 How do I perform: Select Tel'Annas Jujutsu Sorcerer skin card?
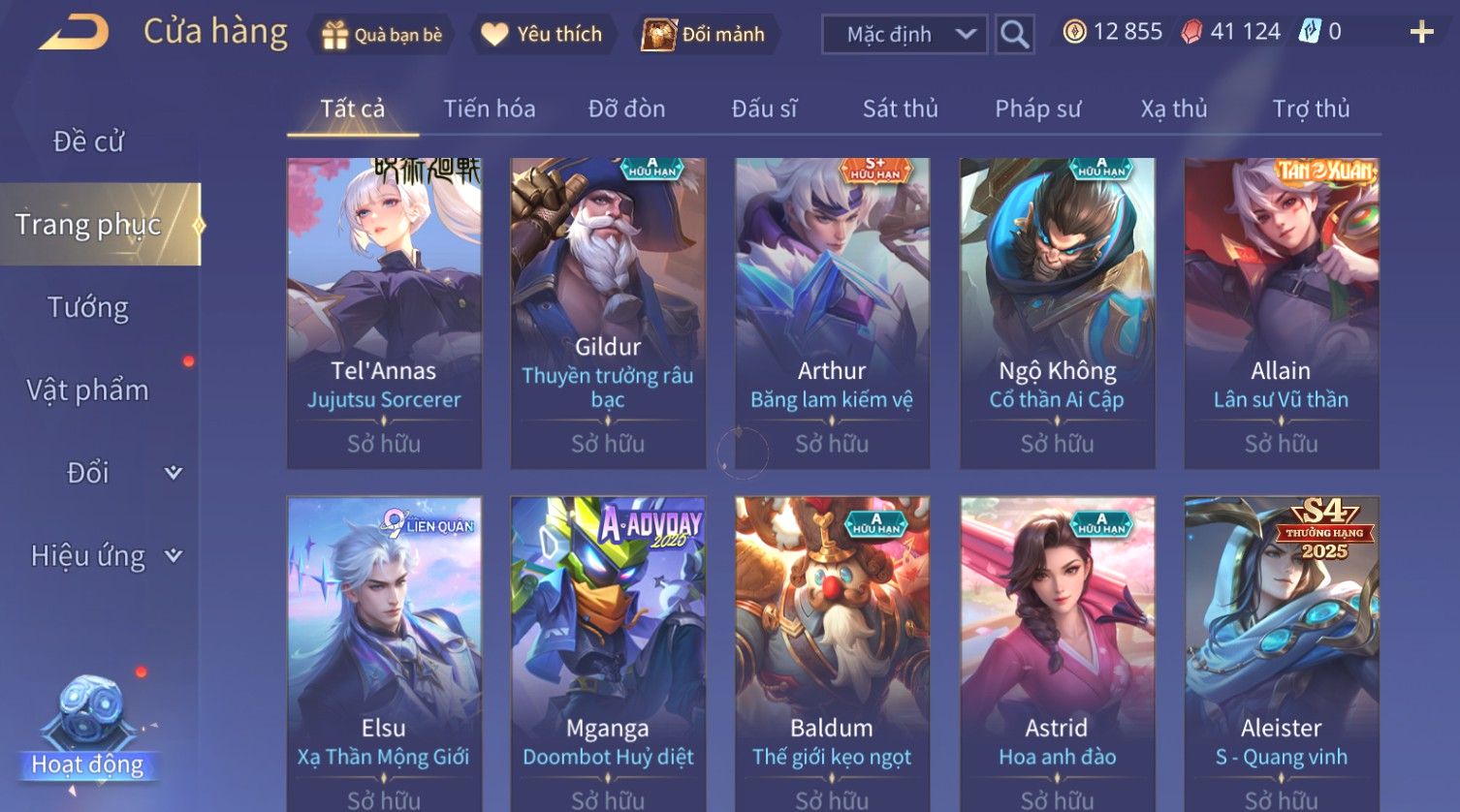coord(384,312)
